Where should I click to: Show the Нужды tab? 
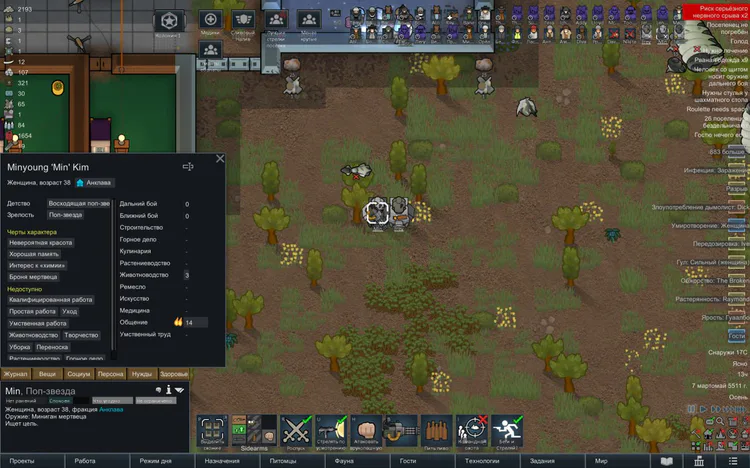pos(141,374)
